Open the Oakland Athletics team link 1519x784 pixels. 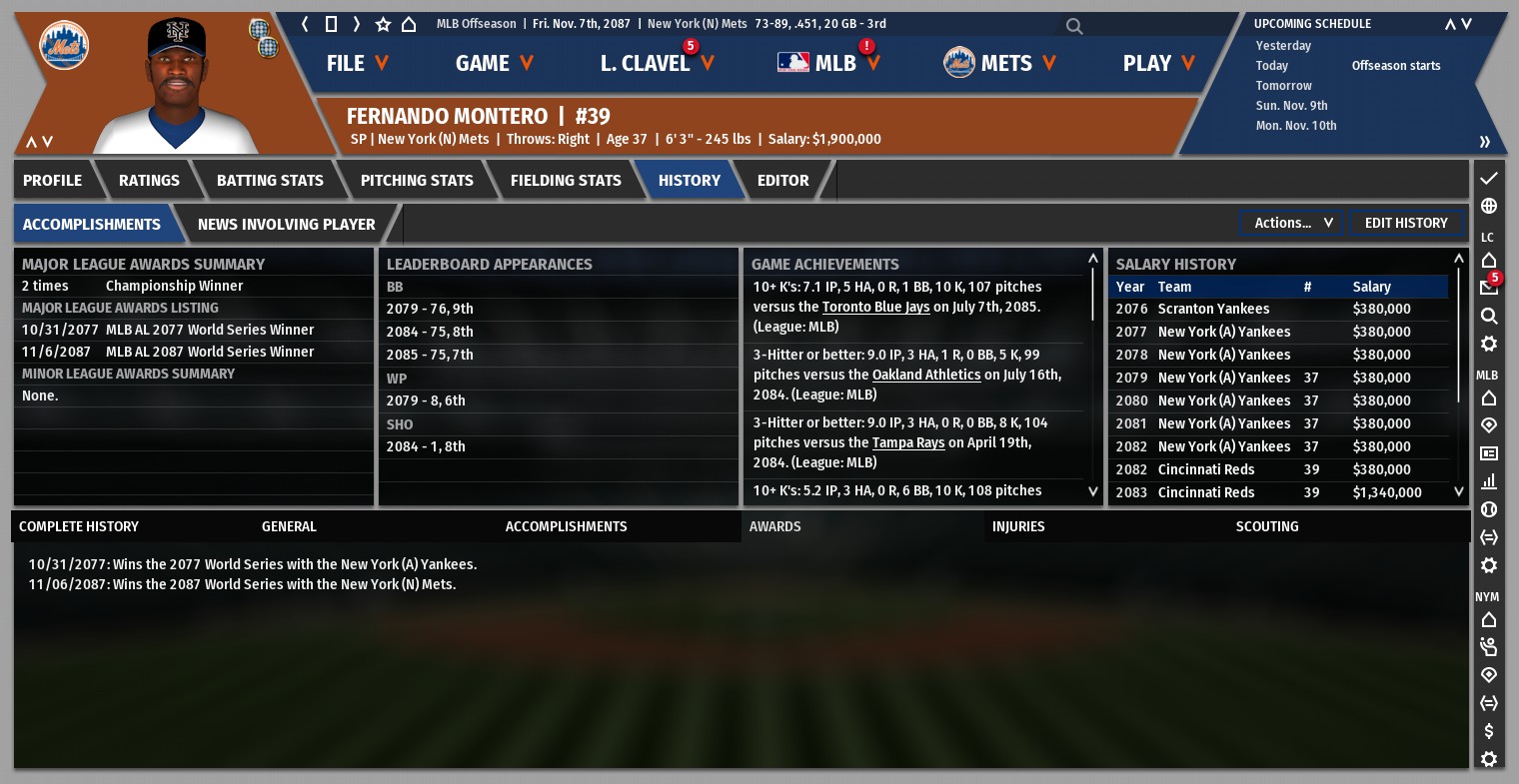coord(926,375)
